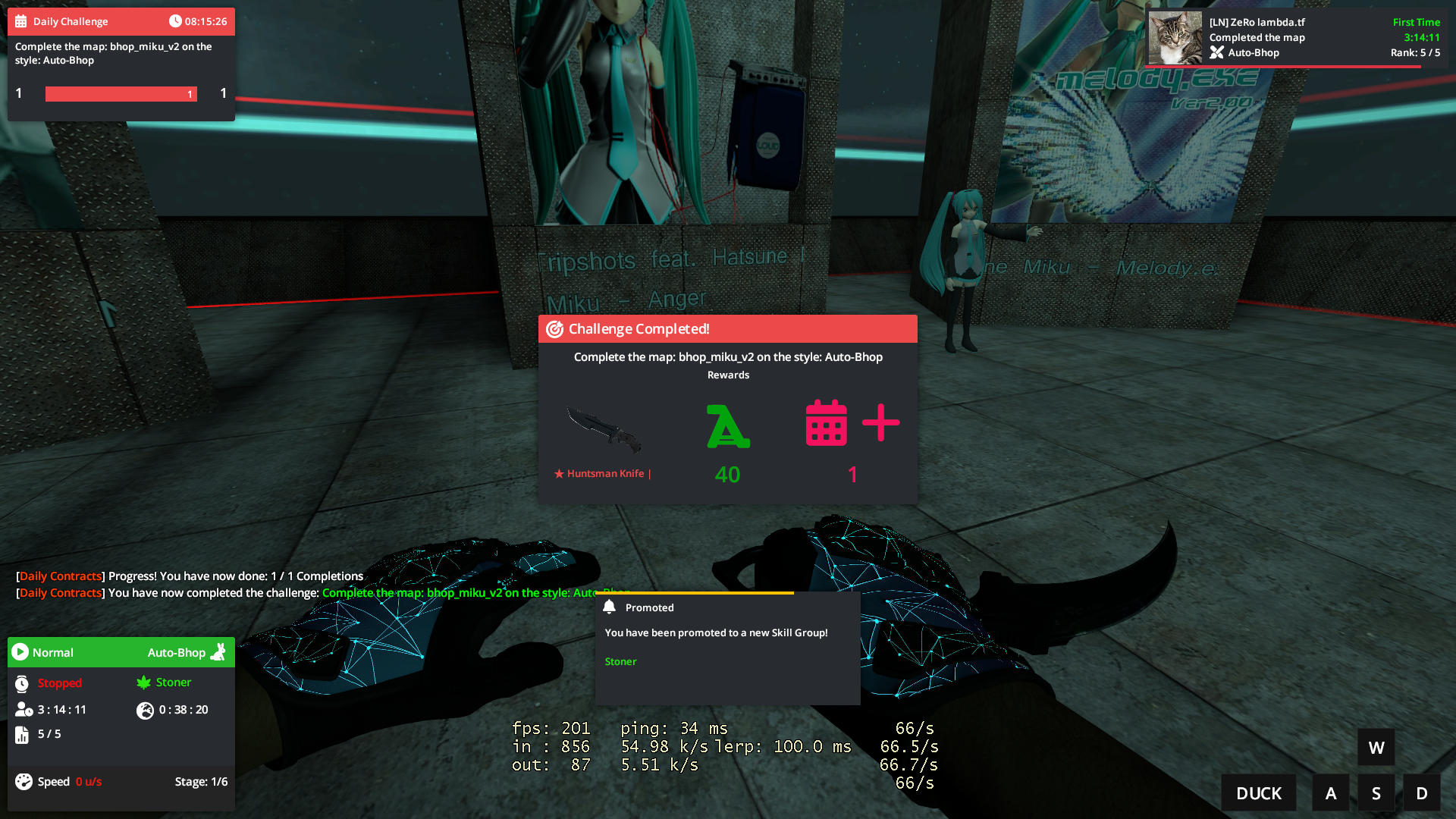The height and width of the screenshot is (819, 1456).
Task: Click the stopwatch icon next to Stopped
Action: click(21, 682)
